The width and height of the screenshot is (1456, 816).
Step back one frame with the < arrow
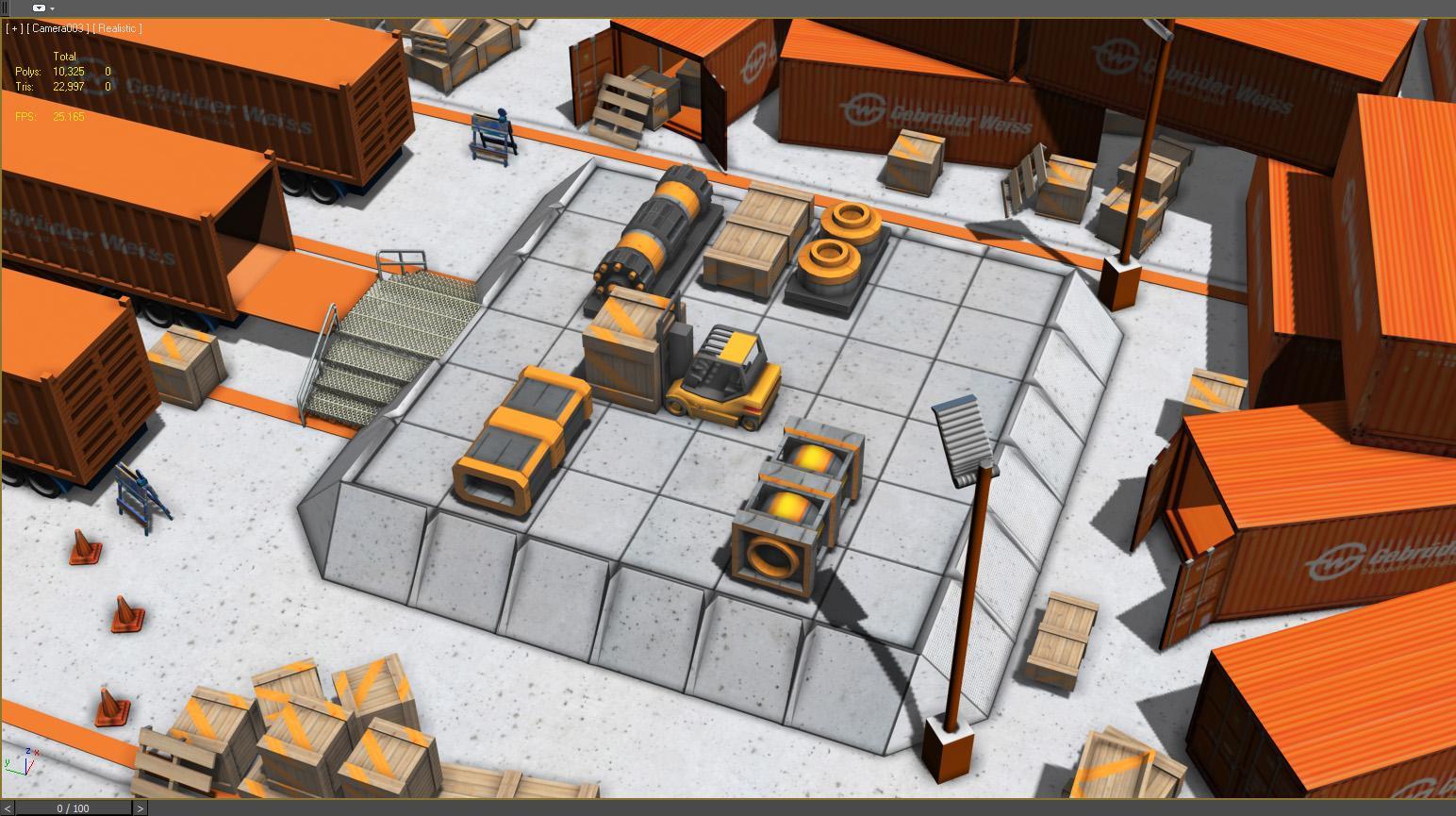click(x=8, y=808)
